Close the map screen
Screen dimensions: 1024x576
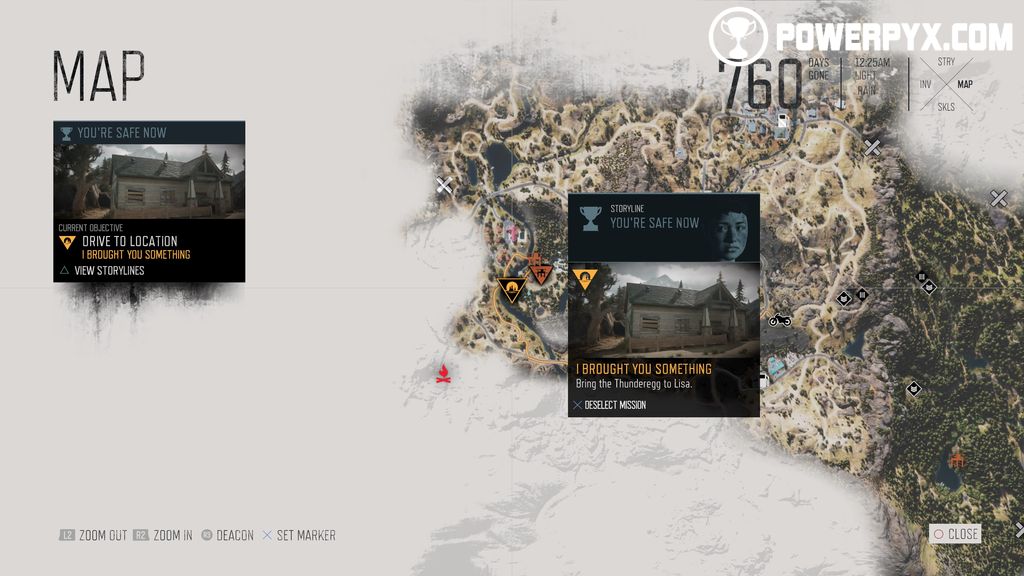coord(955,534)
